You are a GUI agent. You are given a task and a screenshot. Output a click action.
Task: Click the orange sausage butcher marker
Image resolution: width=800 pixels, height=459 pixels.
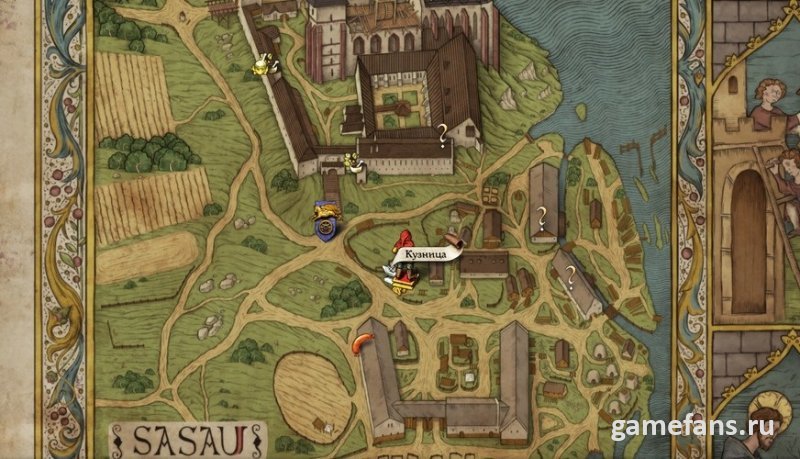(357, 344)
